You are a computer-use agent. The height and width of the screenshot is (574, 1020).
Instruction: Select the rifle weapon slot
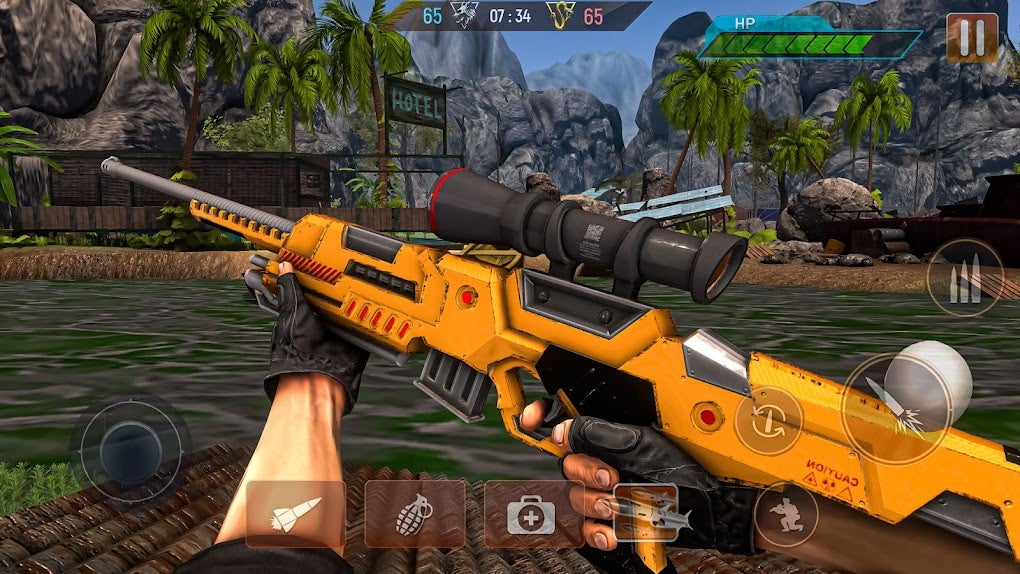[x=646, y=514]
